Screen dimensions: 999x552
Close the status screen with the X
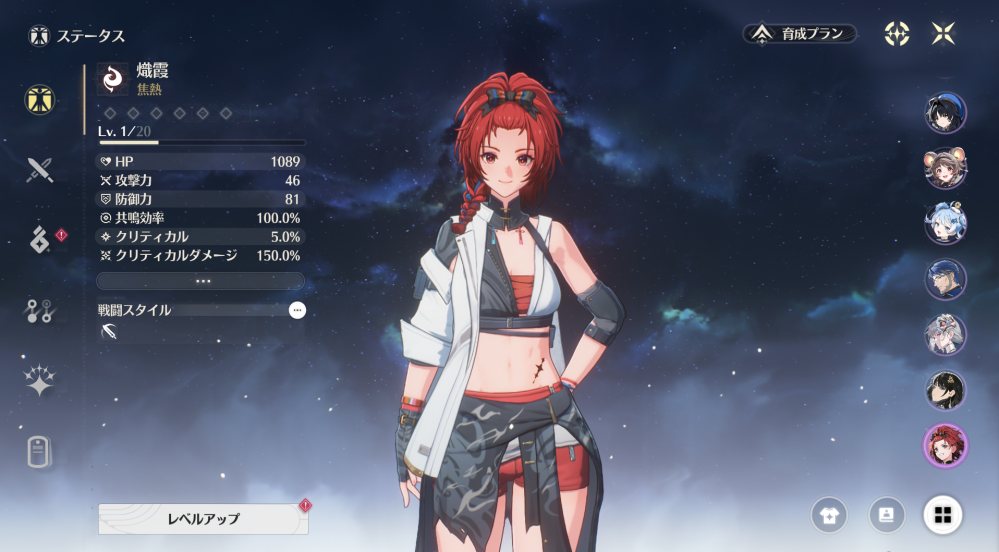click(943, 34)
